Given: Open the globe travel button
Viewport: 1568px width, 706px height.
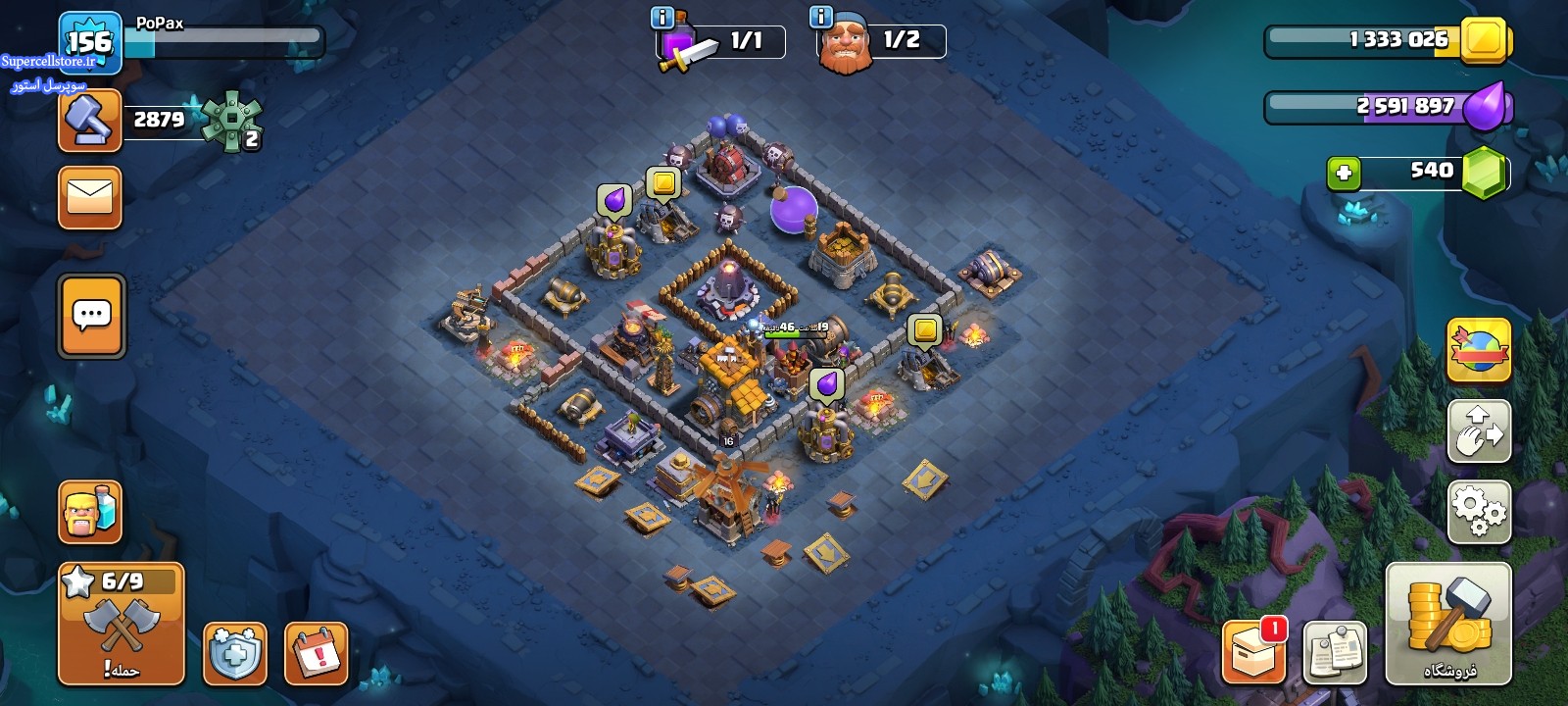Looking at the screenshot, I should click(x=1479, y=350).
